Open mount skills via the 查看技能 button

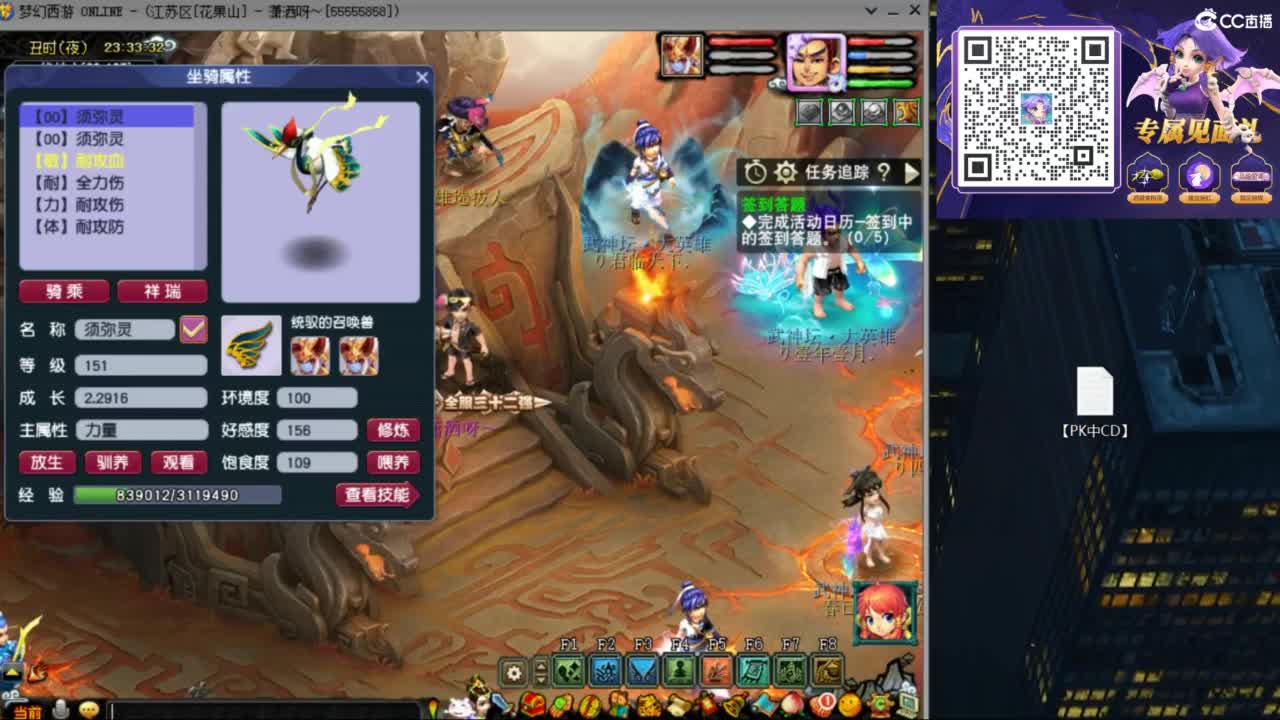pyautogui.click(x=379, y=494)
